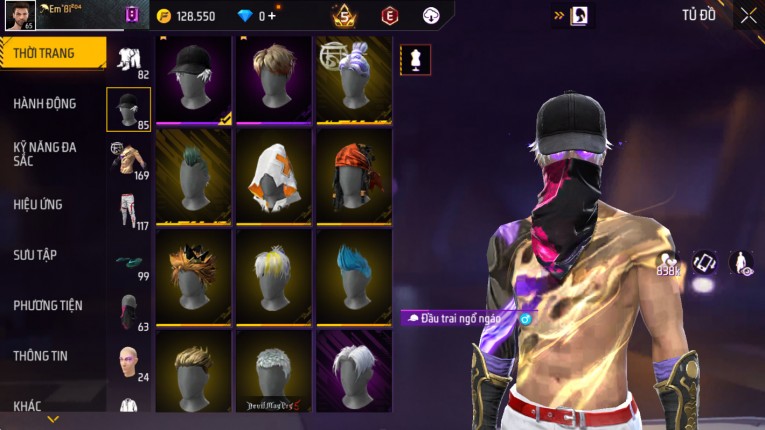Open the top clothing subcategory showing 169
This screenshot has width=765, height=430.
(x=128, y=160)
